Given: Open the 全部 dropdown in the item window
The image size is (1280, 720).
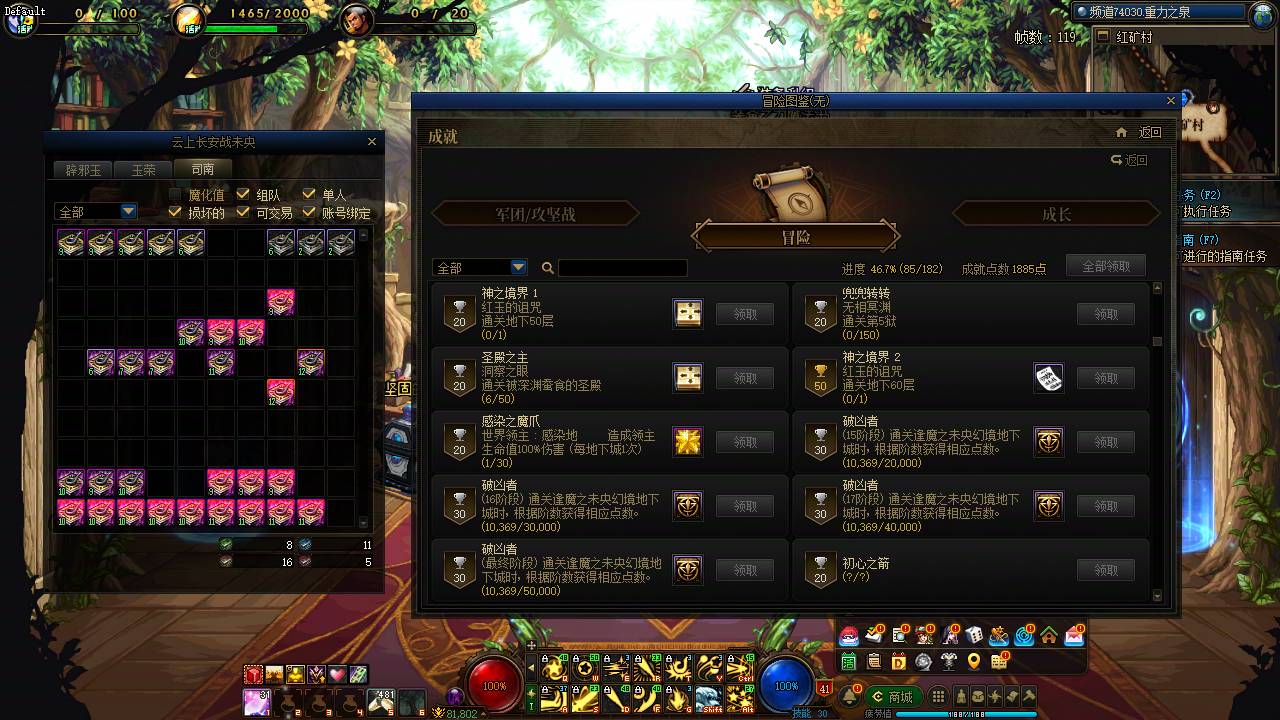Looking at the screenshot, I should [95, 211].
